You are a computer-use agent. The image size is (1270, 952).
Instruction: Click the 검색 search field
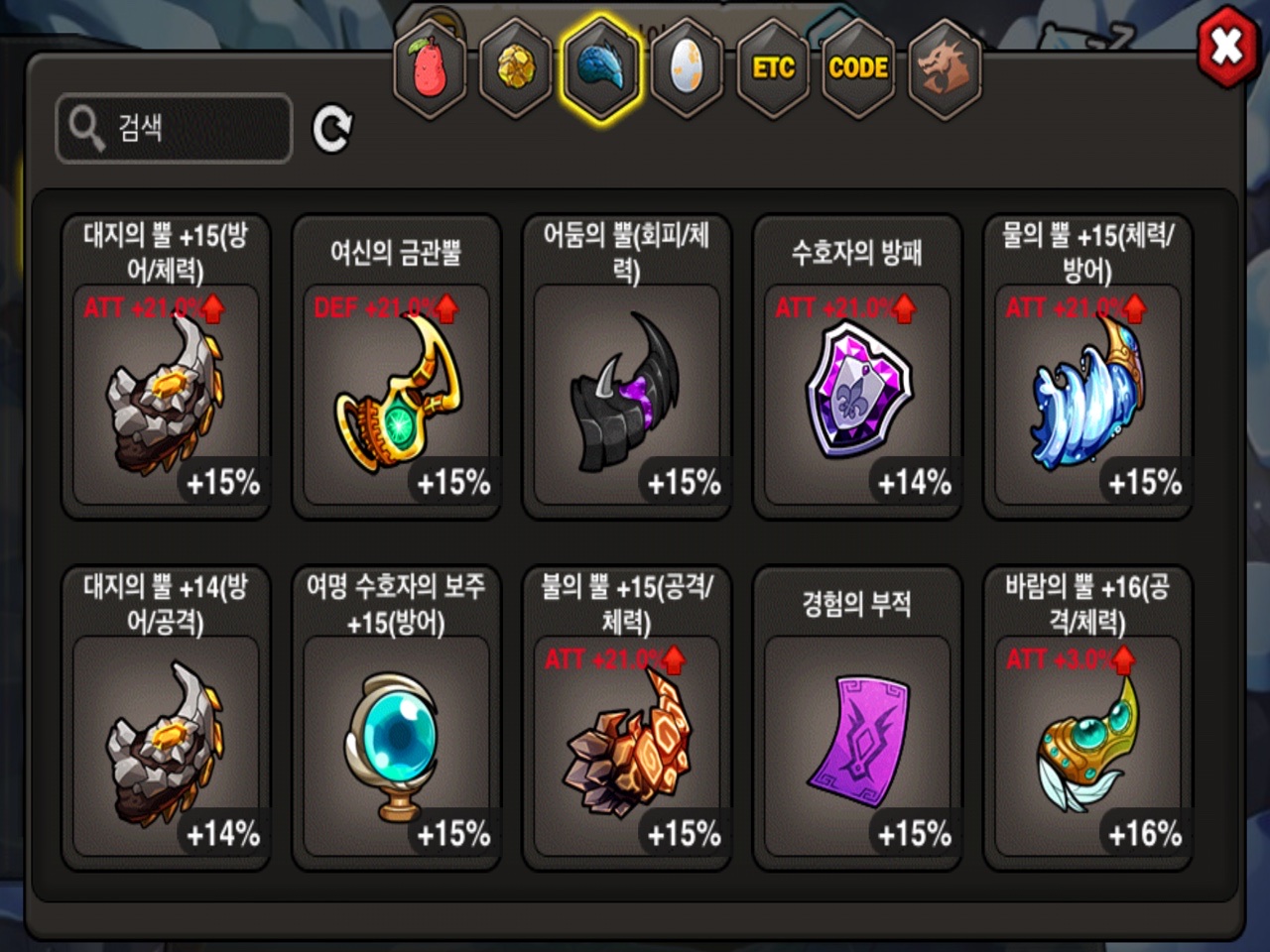[175, 128]
